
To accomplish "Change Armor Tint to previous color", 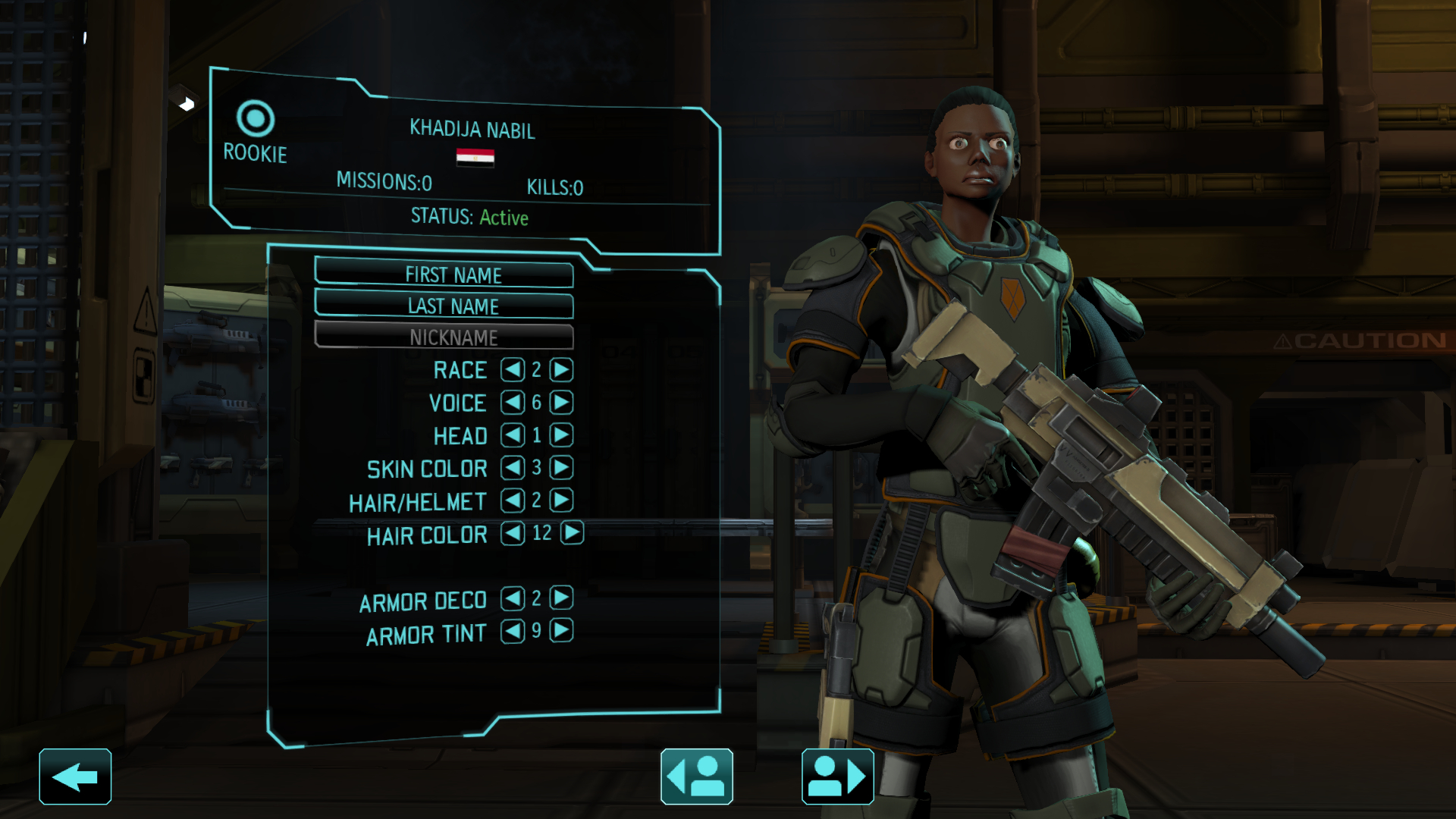I will click(513, 631).
